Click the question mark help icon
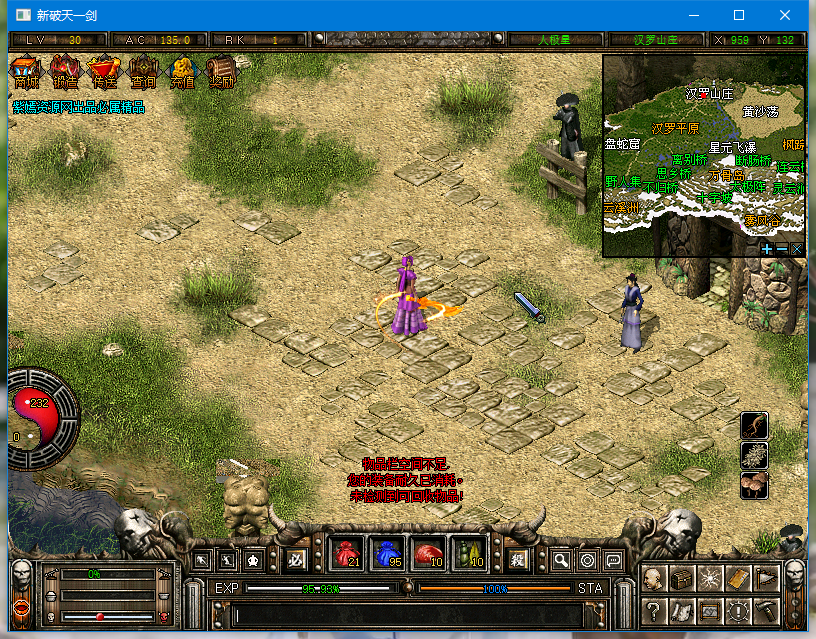This screenshot has height=639, width=816. [654, 609]
